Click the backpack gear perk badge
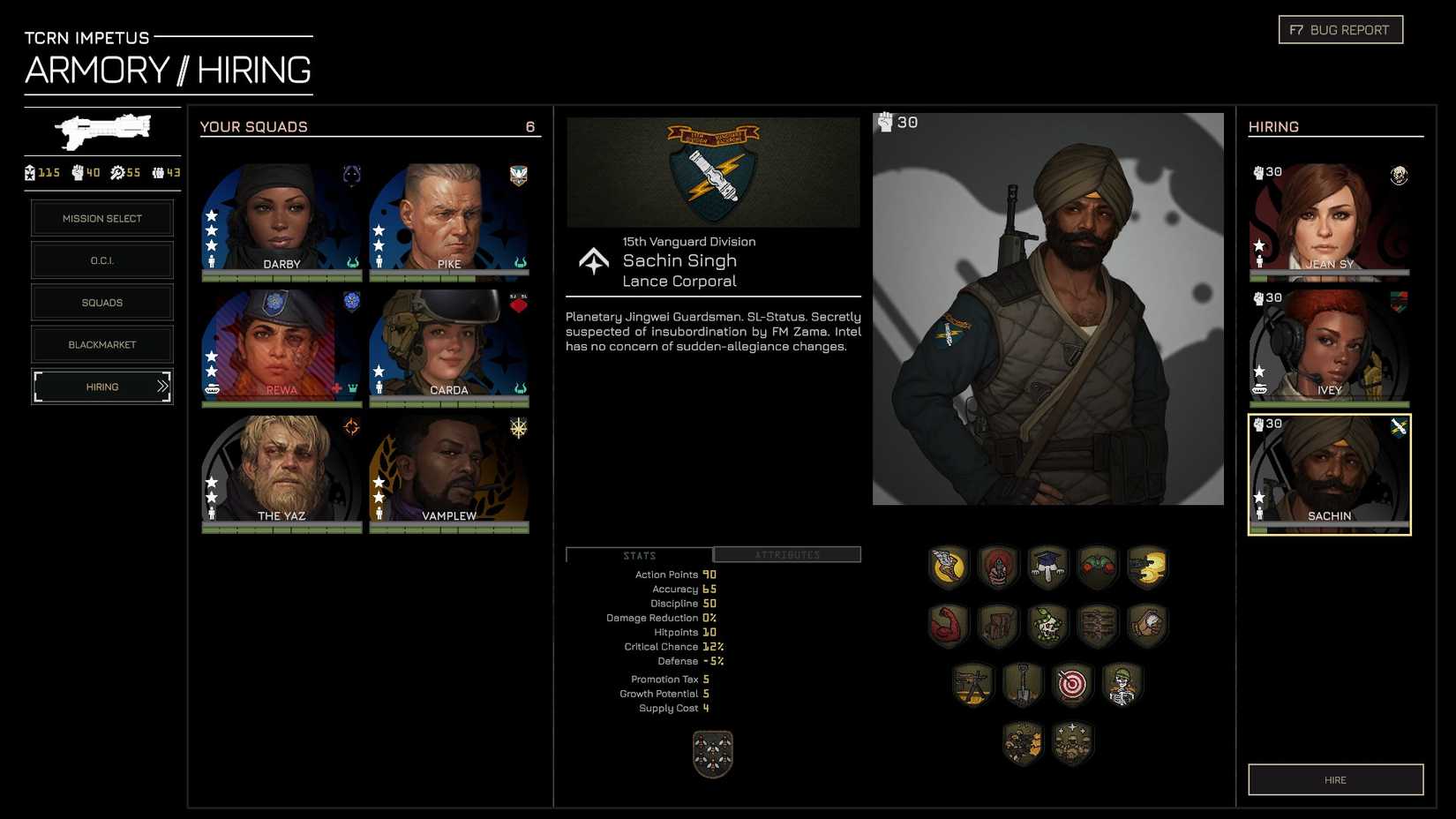The width and height of the screenshot is (1456, 819). pyautogui.click(x=998, y=625)
